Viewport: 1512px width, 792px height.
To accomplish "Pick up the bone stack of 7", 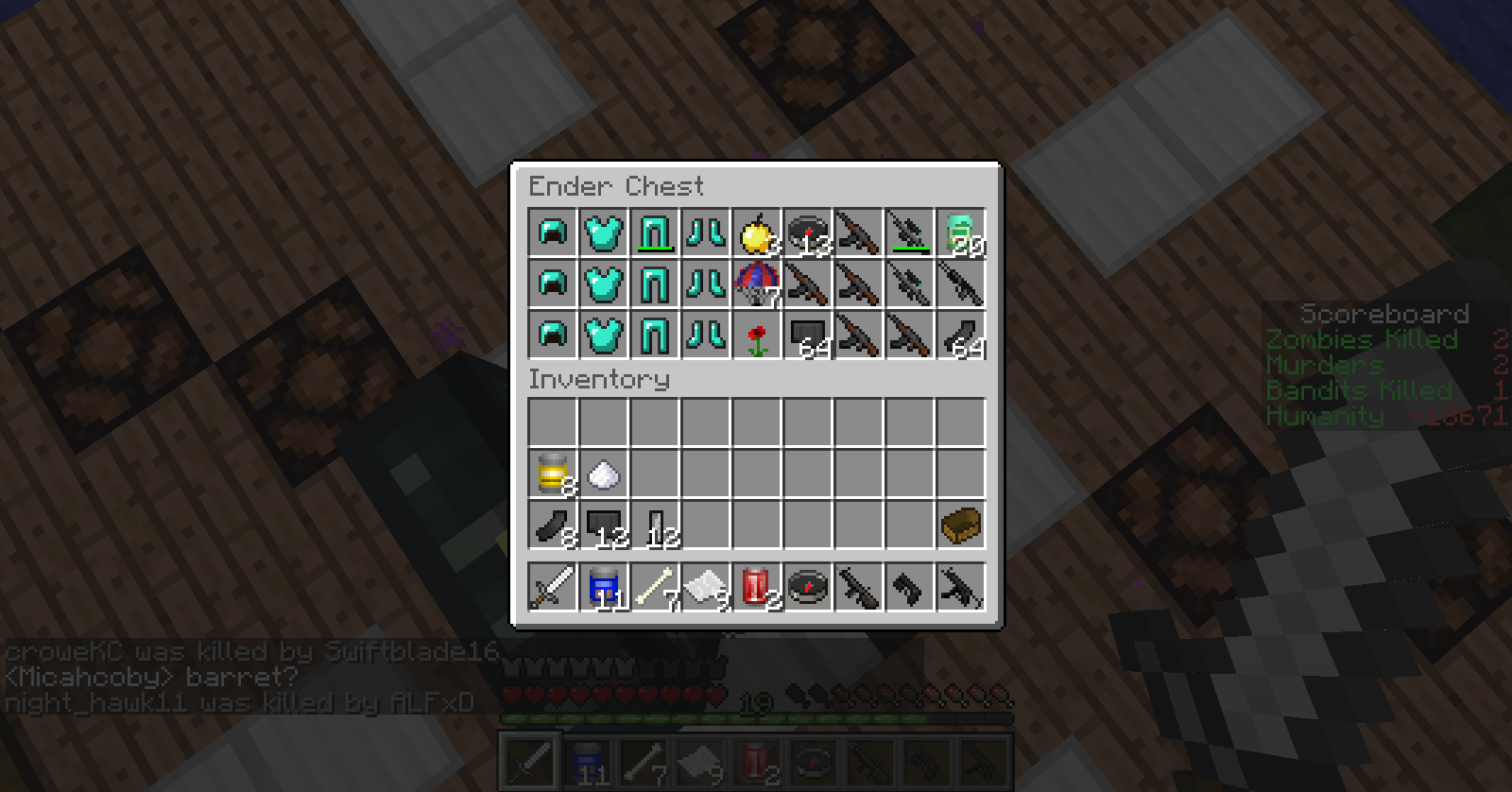I will click(654, 588).
